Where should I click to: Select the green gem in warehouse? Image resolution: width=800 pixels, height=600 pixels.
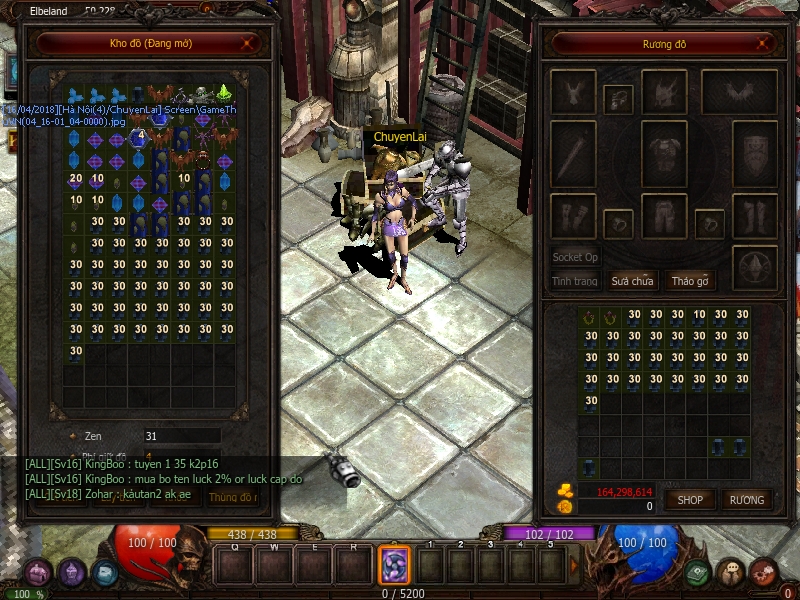pyautogui.click(x=225, y=95)
